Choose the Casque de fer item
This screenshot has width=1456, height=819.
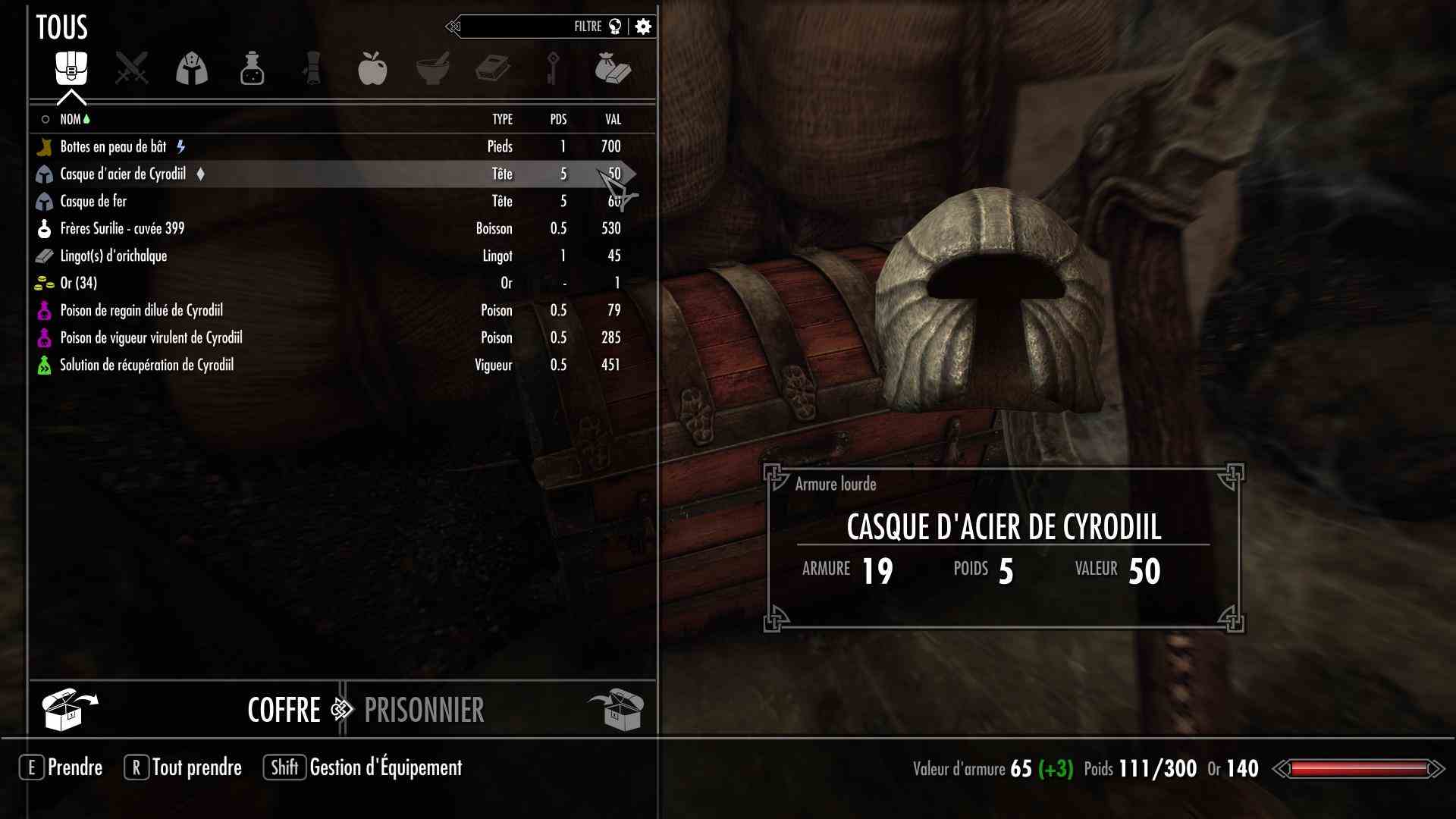coord(93,202)
